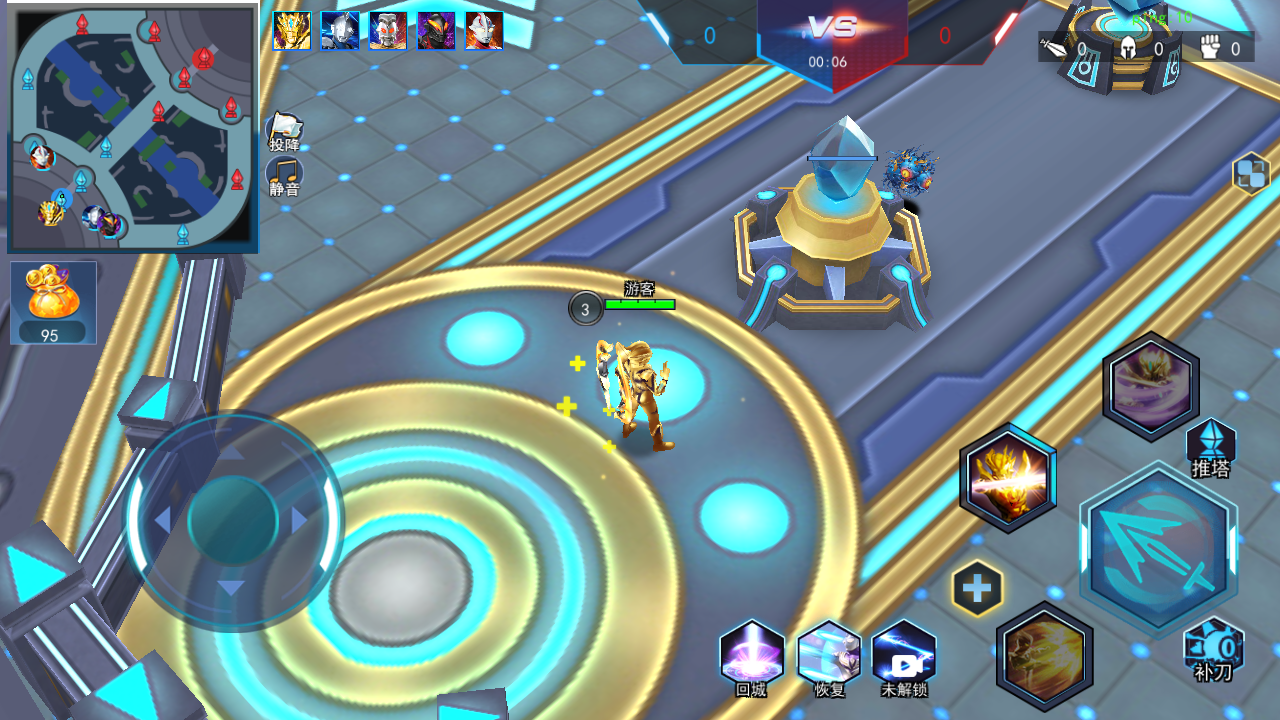This screenshot has width=1280, height=720.
Task: Tap the 推塔 tower attack button
Action: tap(1211, 447)
